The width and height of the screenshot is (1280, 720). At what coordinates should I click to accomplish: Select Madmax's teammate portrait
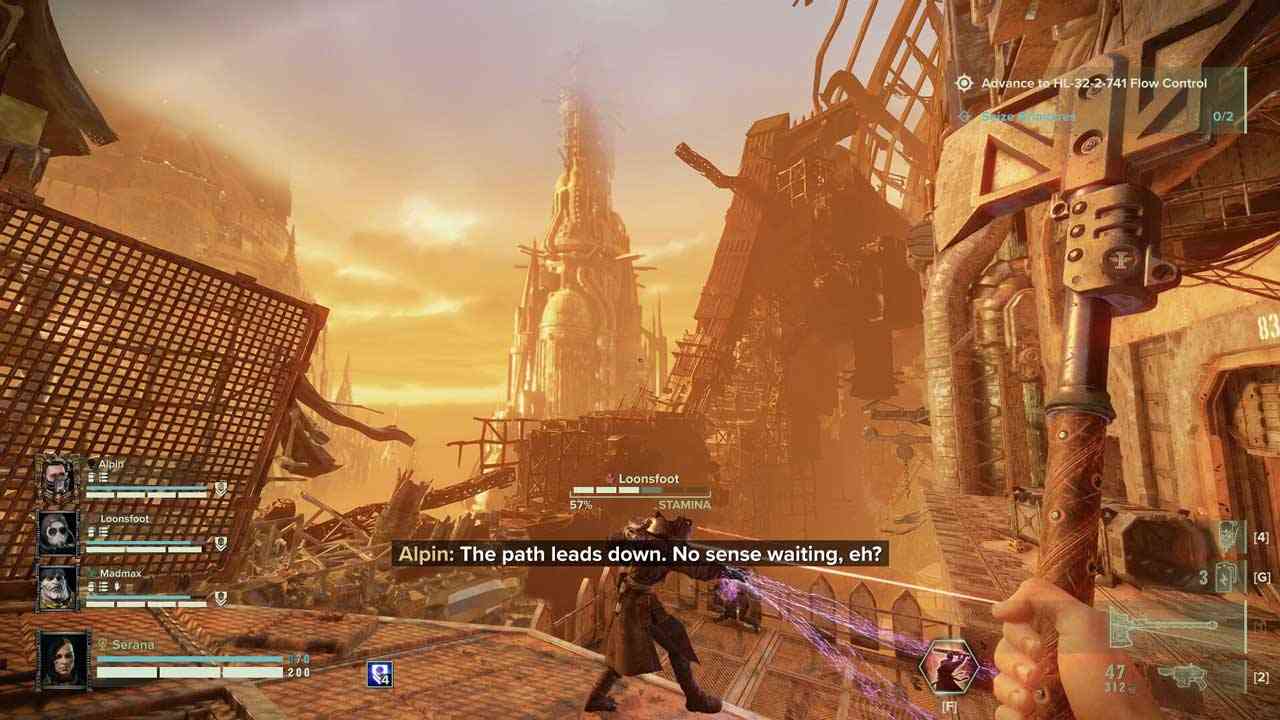[57, 588]
